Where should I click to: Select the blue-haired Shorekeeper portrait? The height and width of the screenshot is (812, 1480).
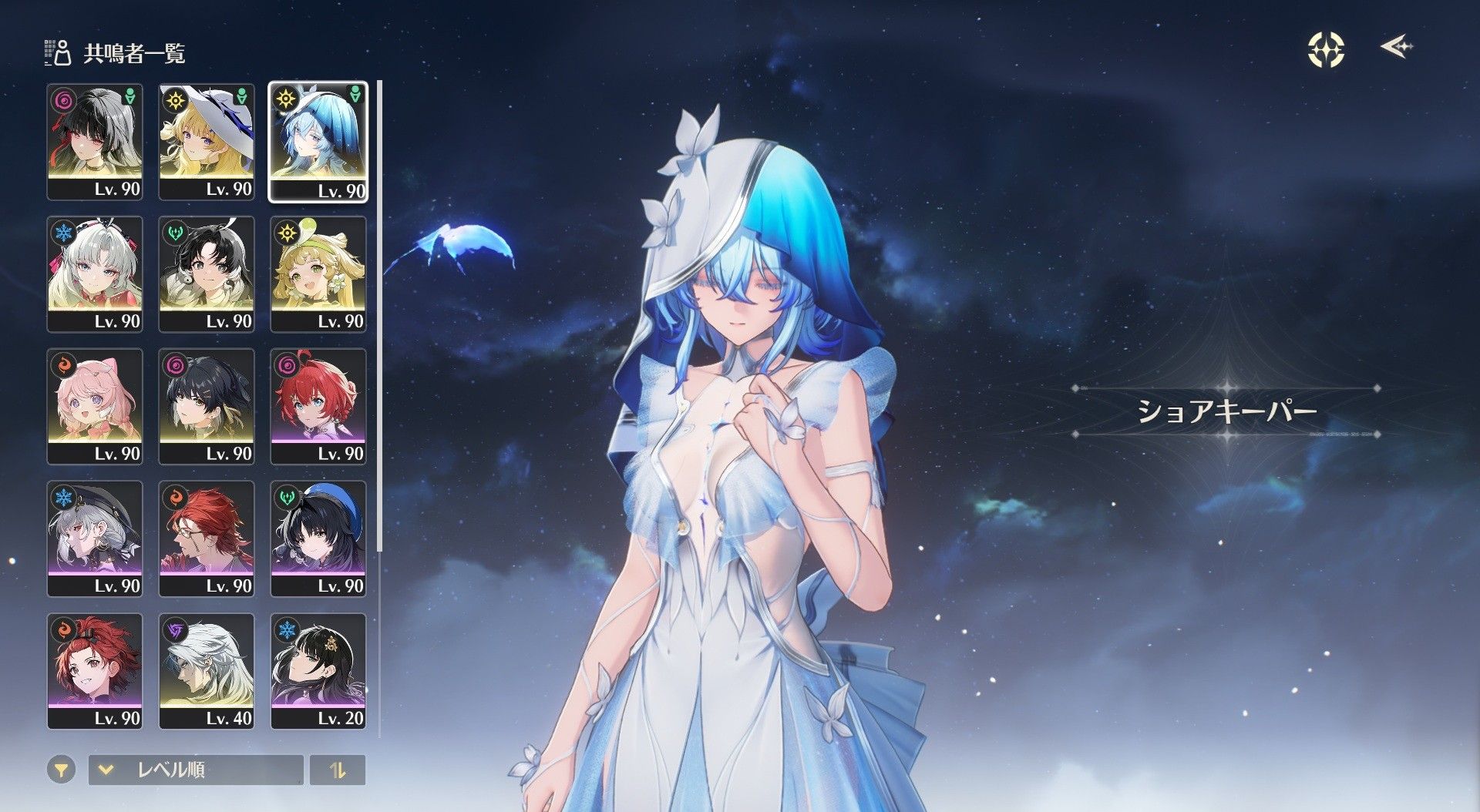(318, 142)
